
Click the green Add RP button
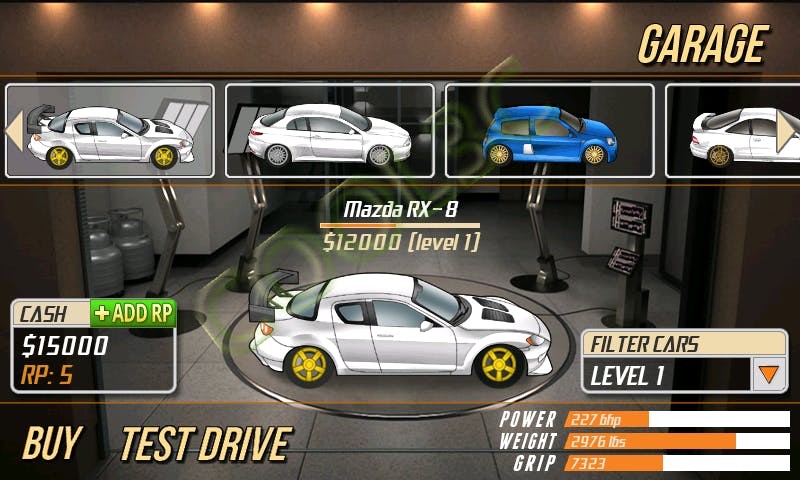pyautogui.click(x=133, y=313)
